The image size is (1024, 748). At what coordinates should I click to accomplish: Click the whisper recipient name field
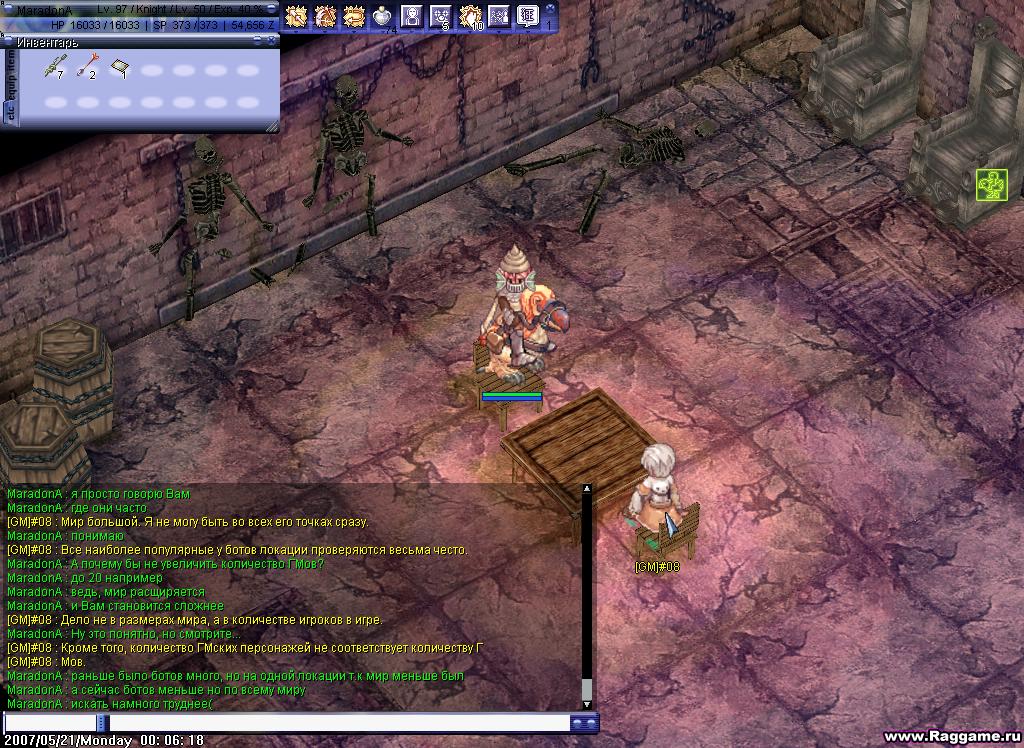point(50,722)
